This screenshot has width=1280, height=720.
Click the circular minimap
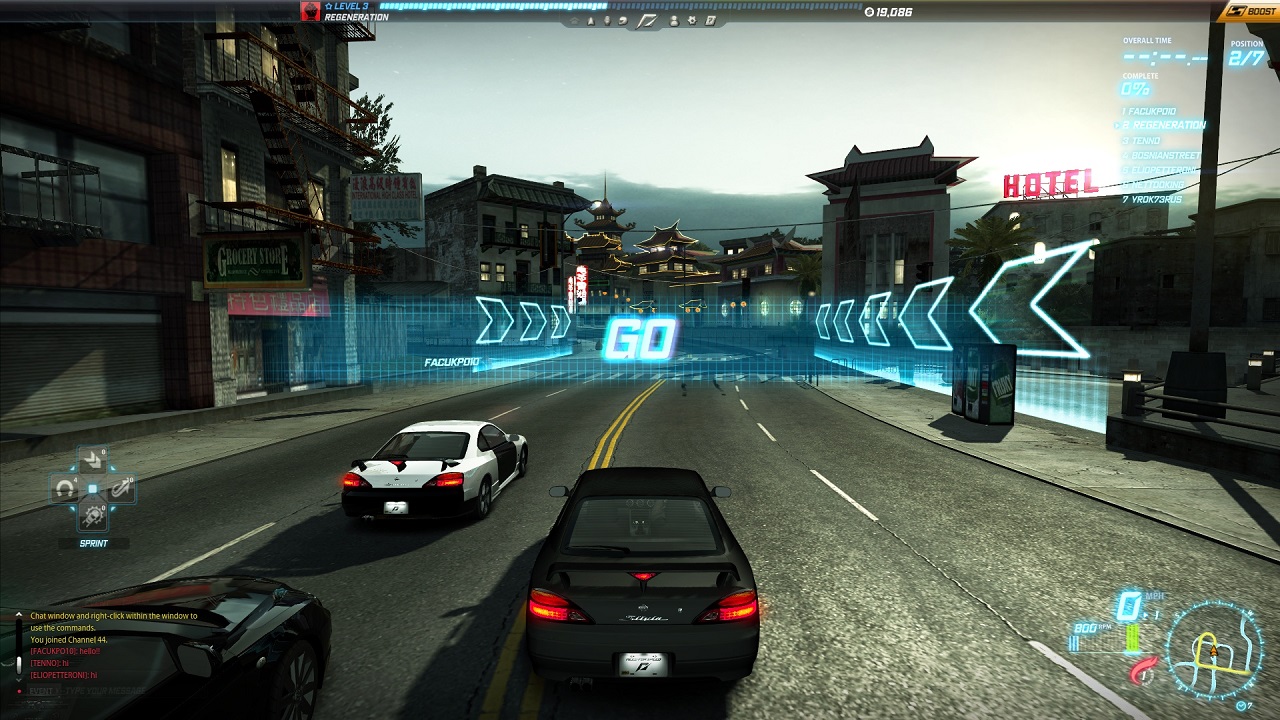pyautogui.click(x=1214, y=650)
